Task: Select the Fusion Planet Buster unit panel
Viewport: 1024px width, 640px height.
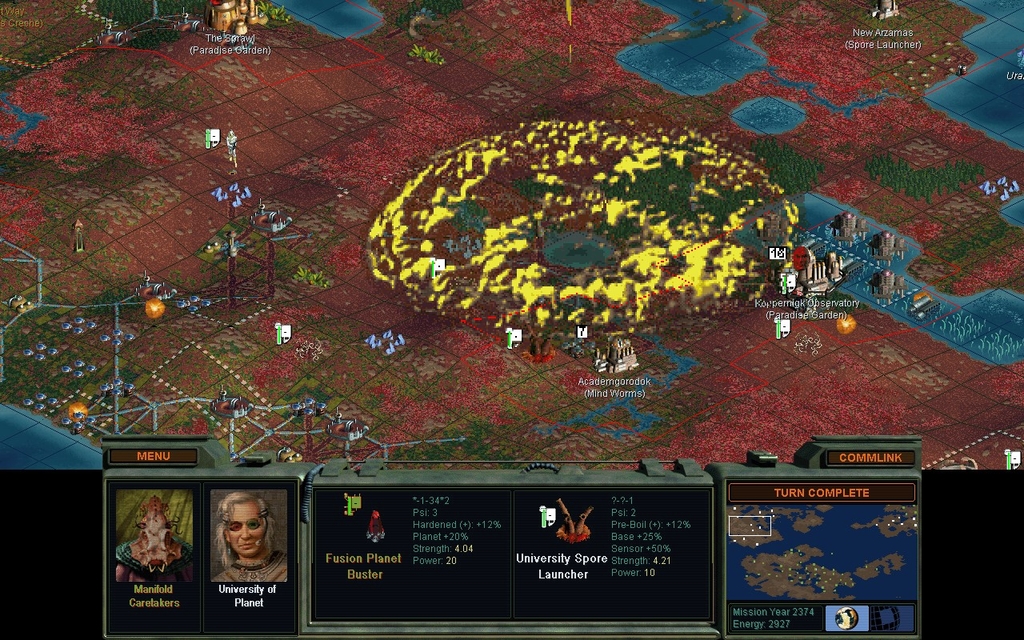Action: pyautogui.click(x=412, y=552)
